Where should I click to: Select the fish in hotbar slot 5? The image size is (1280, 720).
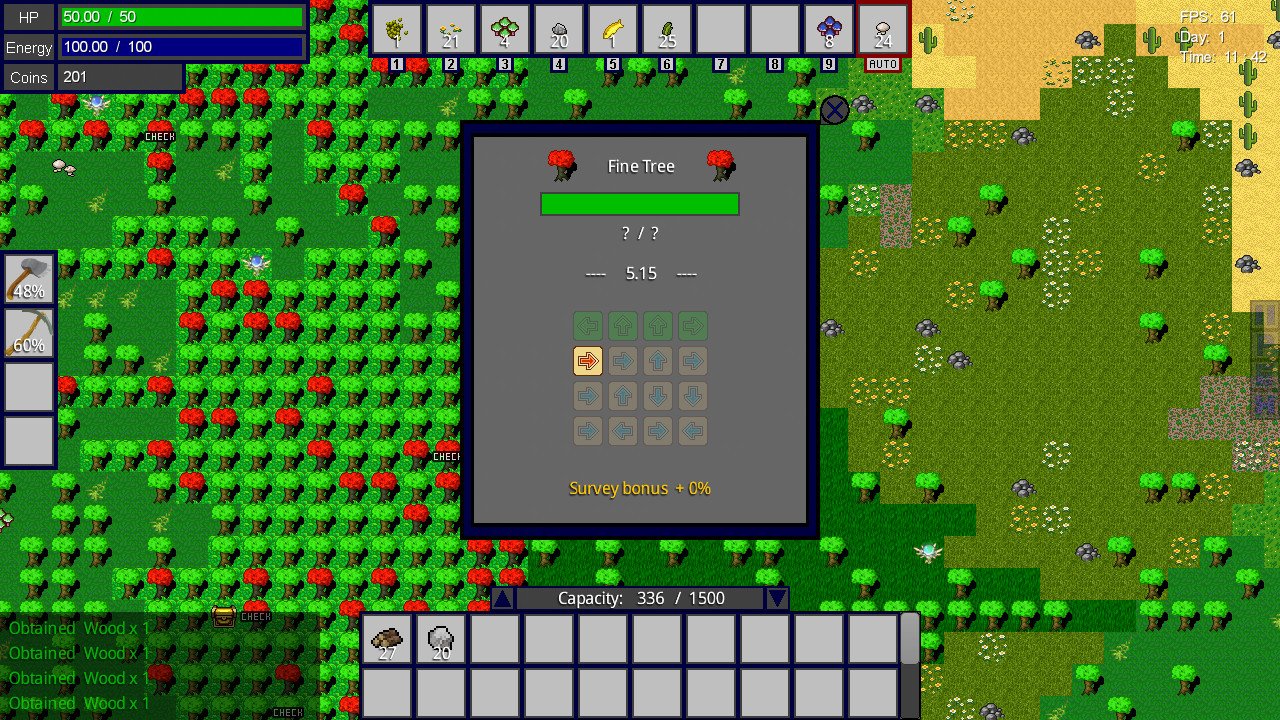pos(612,27)
